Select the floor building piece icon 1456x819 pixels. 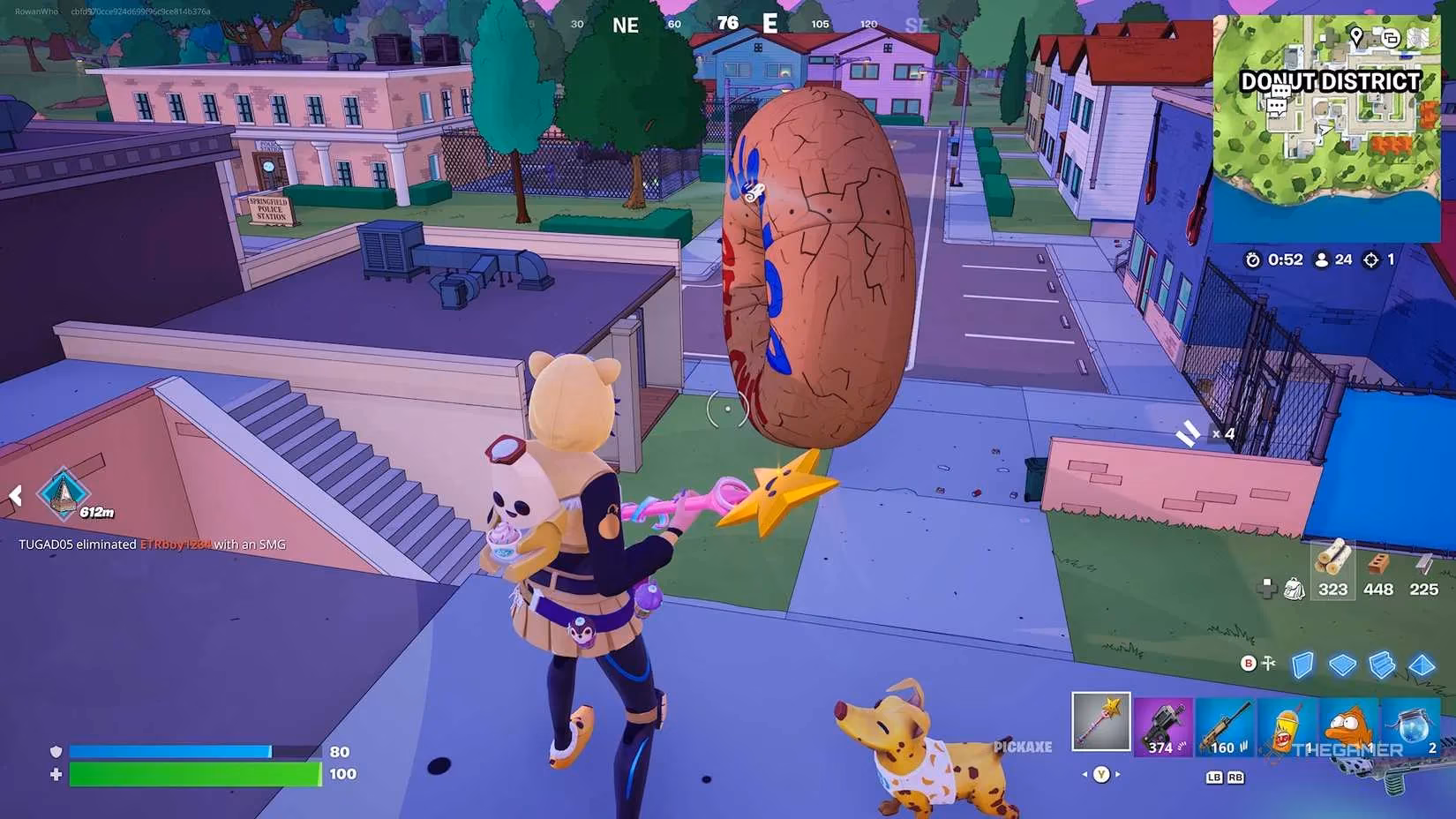(1345, 665)
